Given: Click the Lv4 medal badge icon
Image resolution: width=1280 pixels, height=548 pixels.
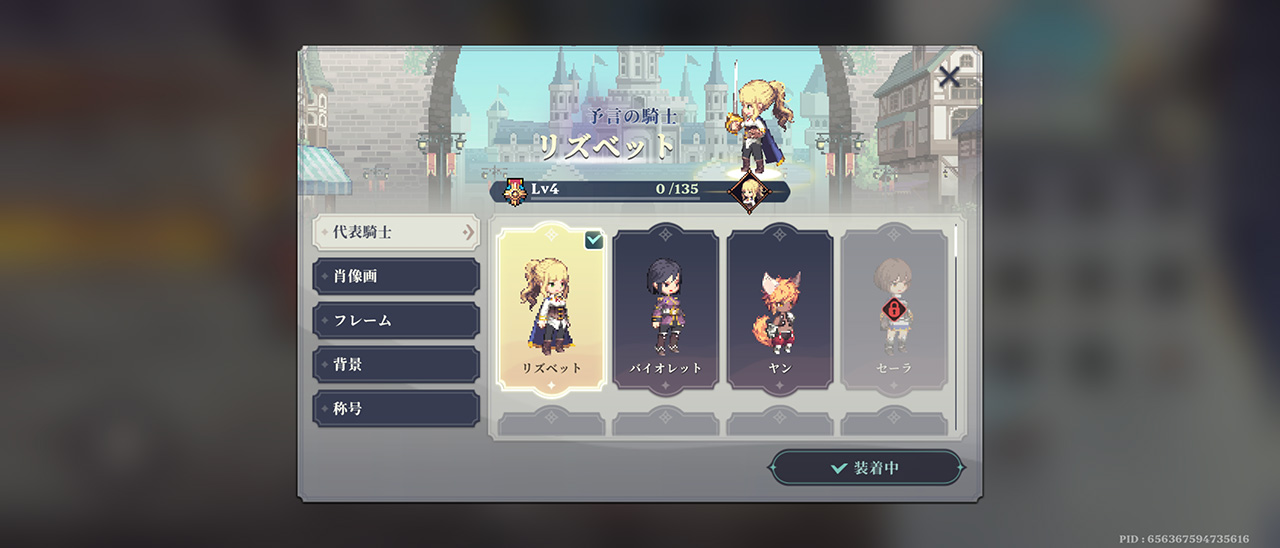Looking at the screenshot, I should pyautogui.click(x=515, y=191).
